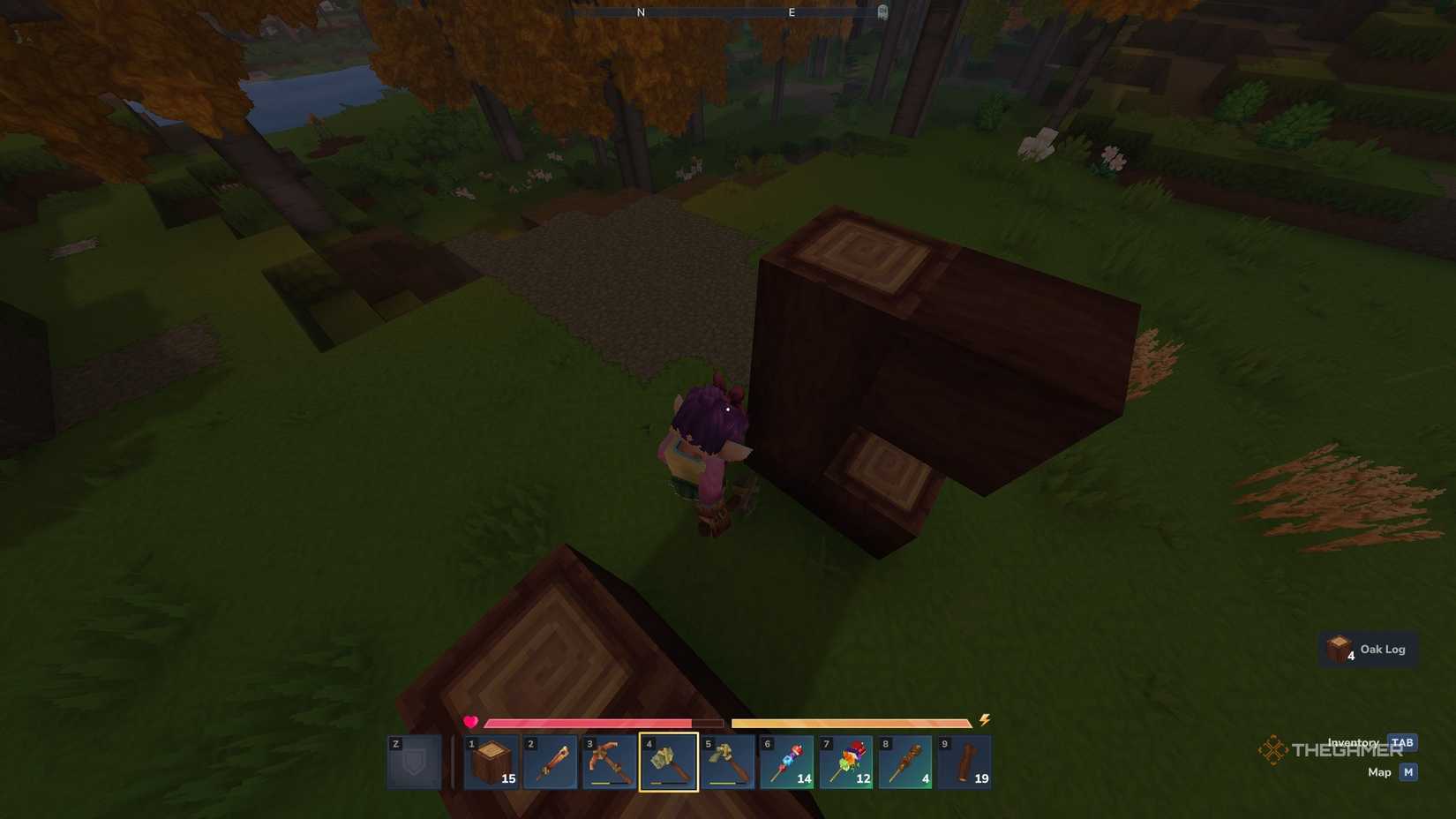This screenshot has width=1456, height=819.
Task: Open the Map via the Map label
Action: point(1381,771)
